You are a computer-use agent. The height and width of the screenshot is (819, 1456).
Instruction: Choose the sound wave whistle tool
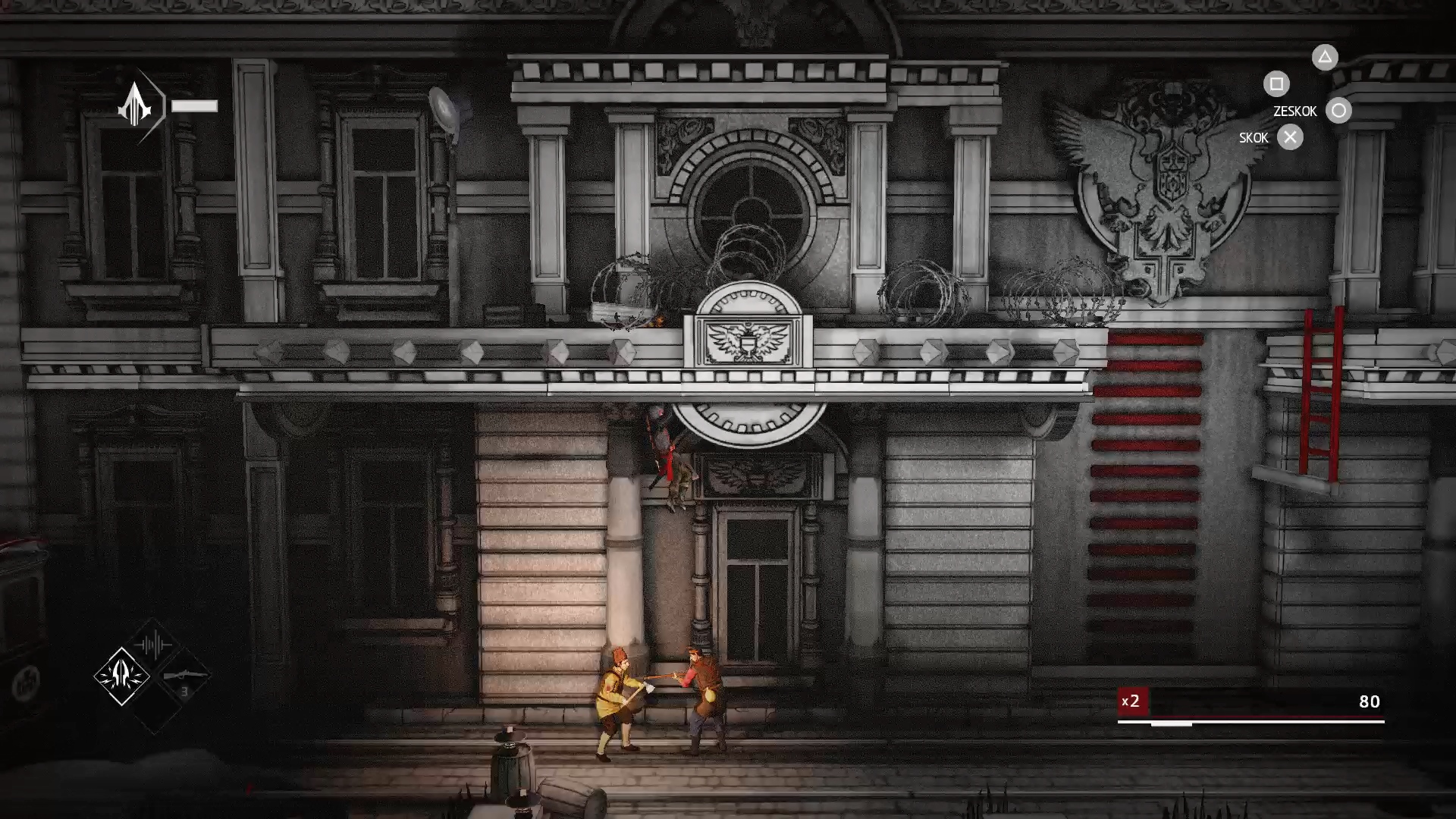coord(152,645)
